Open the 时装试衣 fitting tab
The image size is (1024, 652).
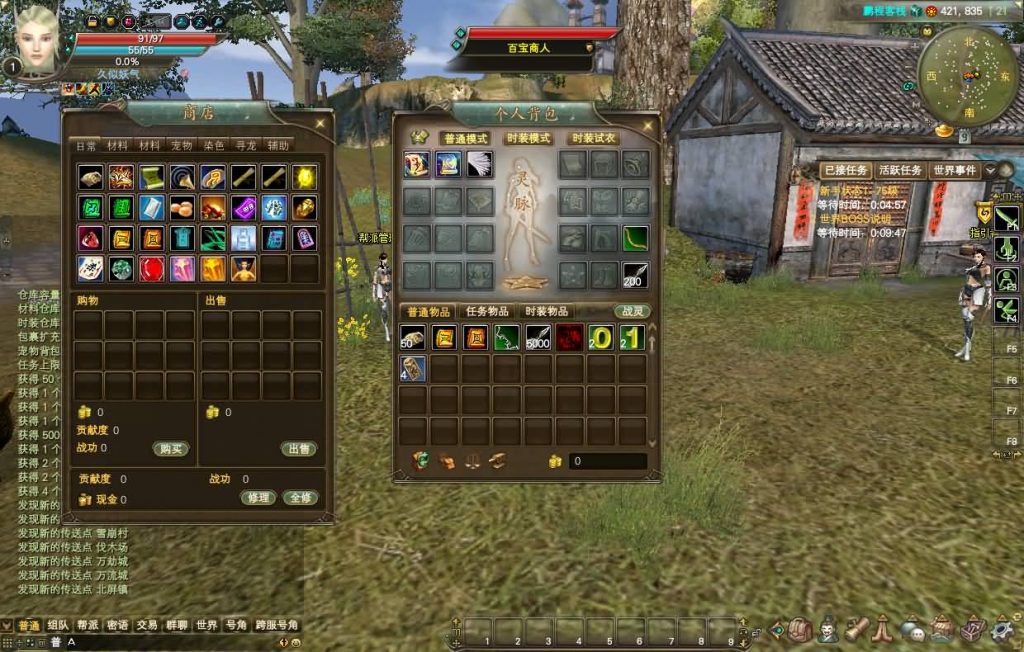click(x=592, y=138)
